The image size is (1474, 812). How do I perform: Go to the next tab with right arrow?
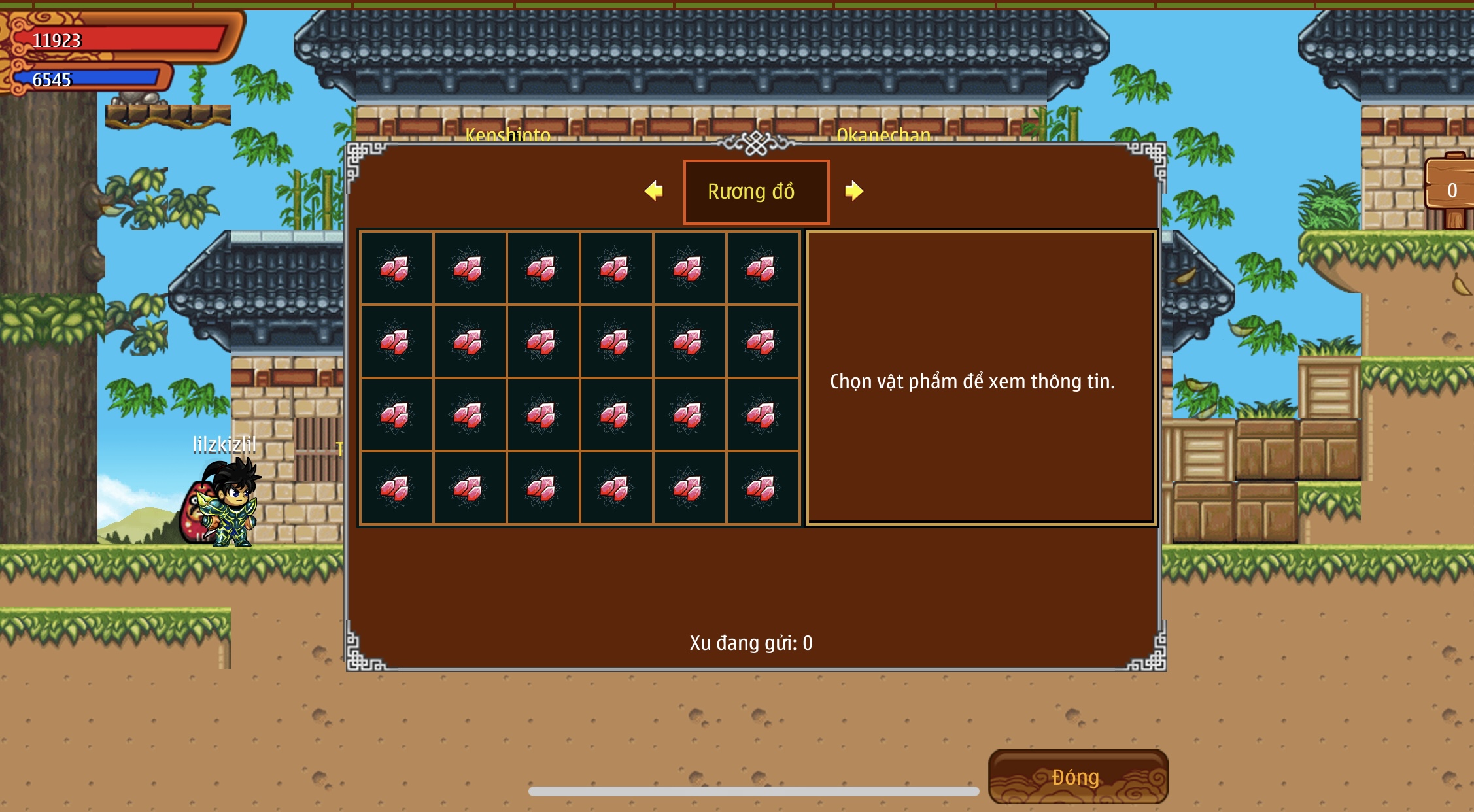point(853,191)
